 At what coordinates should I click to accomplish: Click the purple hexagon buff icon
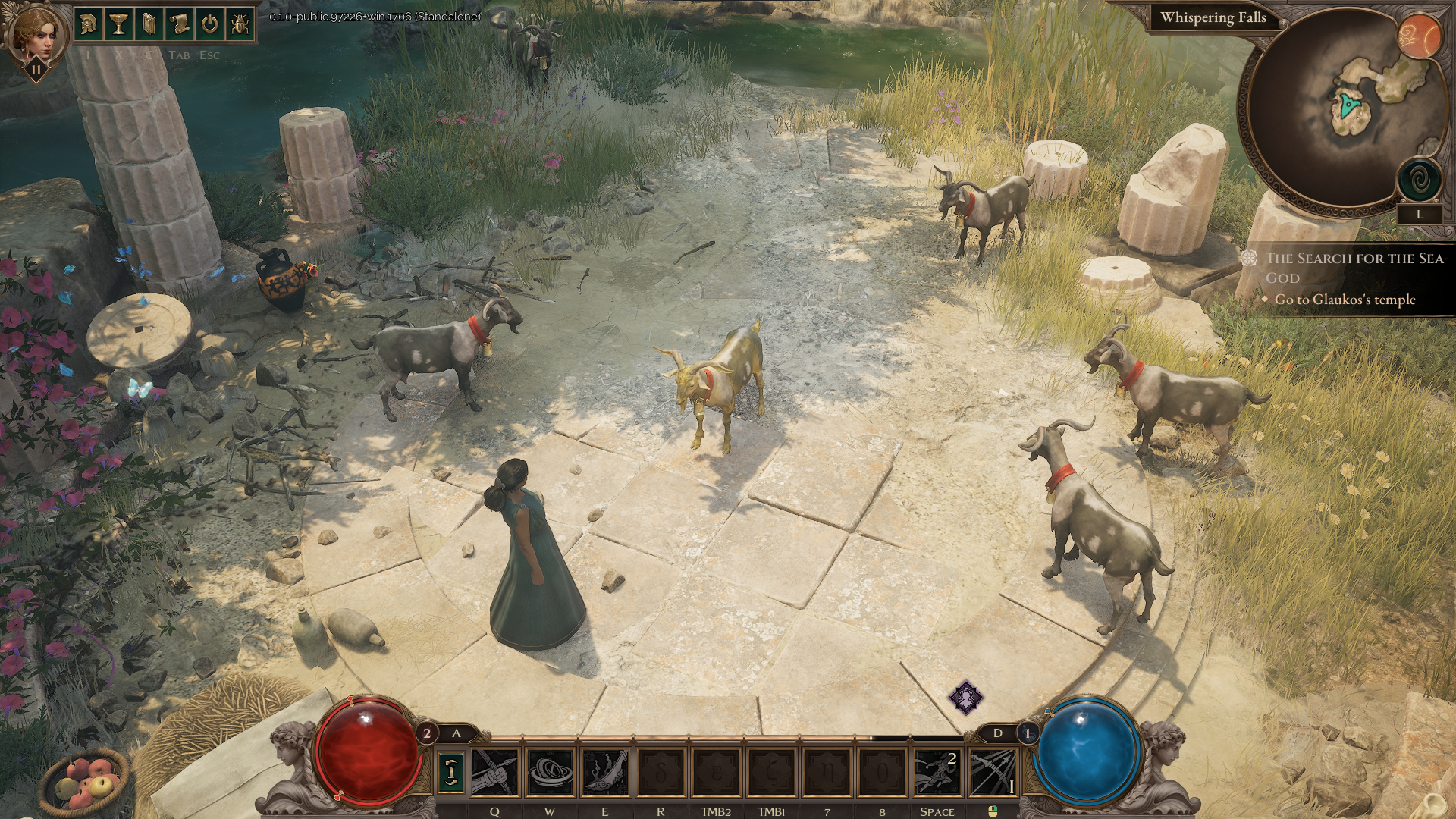[966, 697]
